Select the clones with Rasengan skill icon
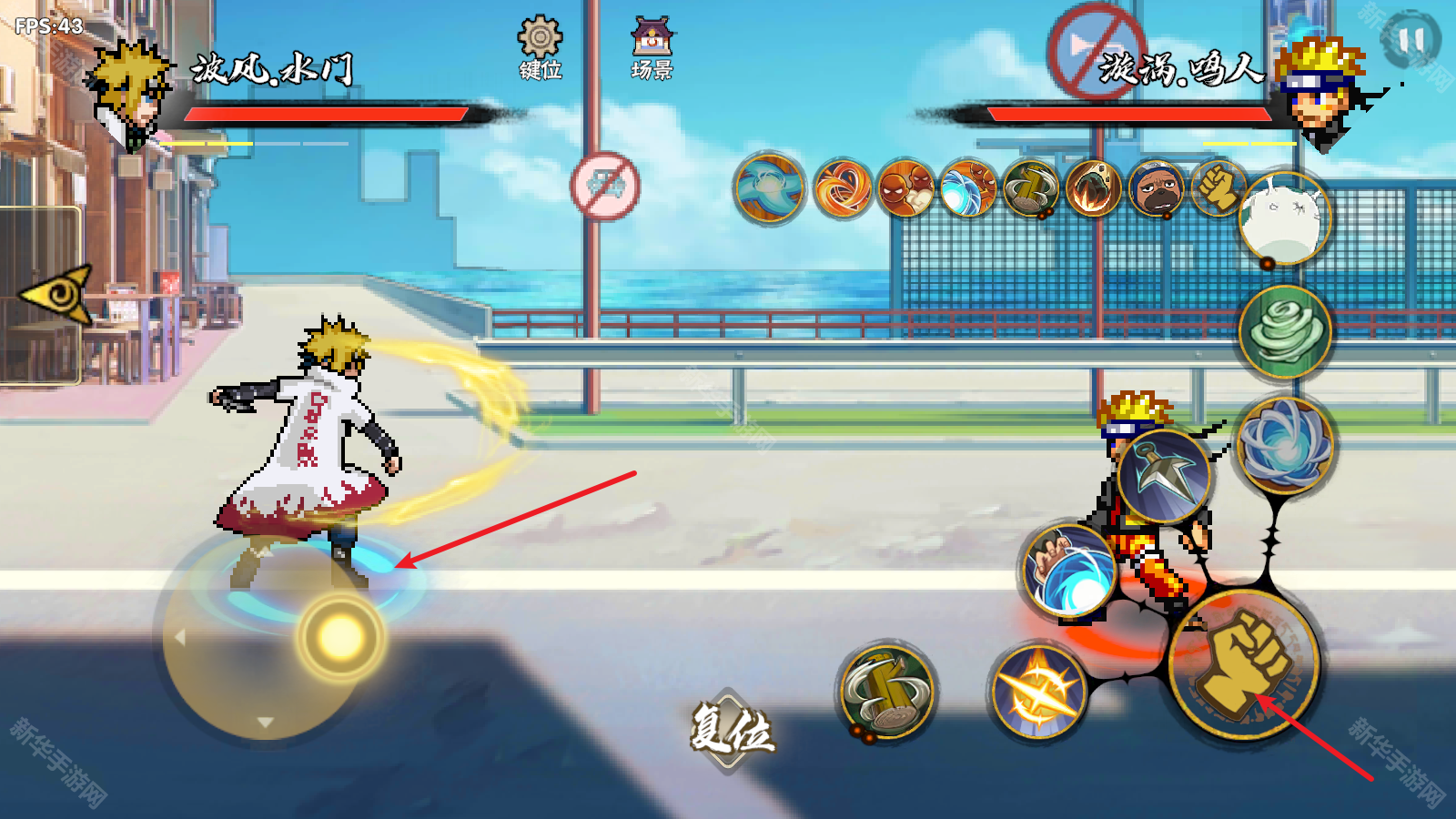The height and width of the screenshot is (819, 1456). [x=968, y=189]
